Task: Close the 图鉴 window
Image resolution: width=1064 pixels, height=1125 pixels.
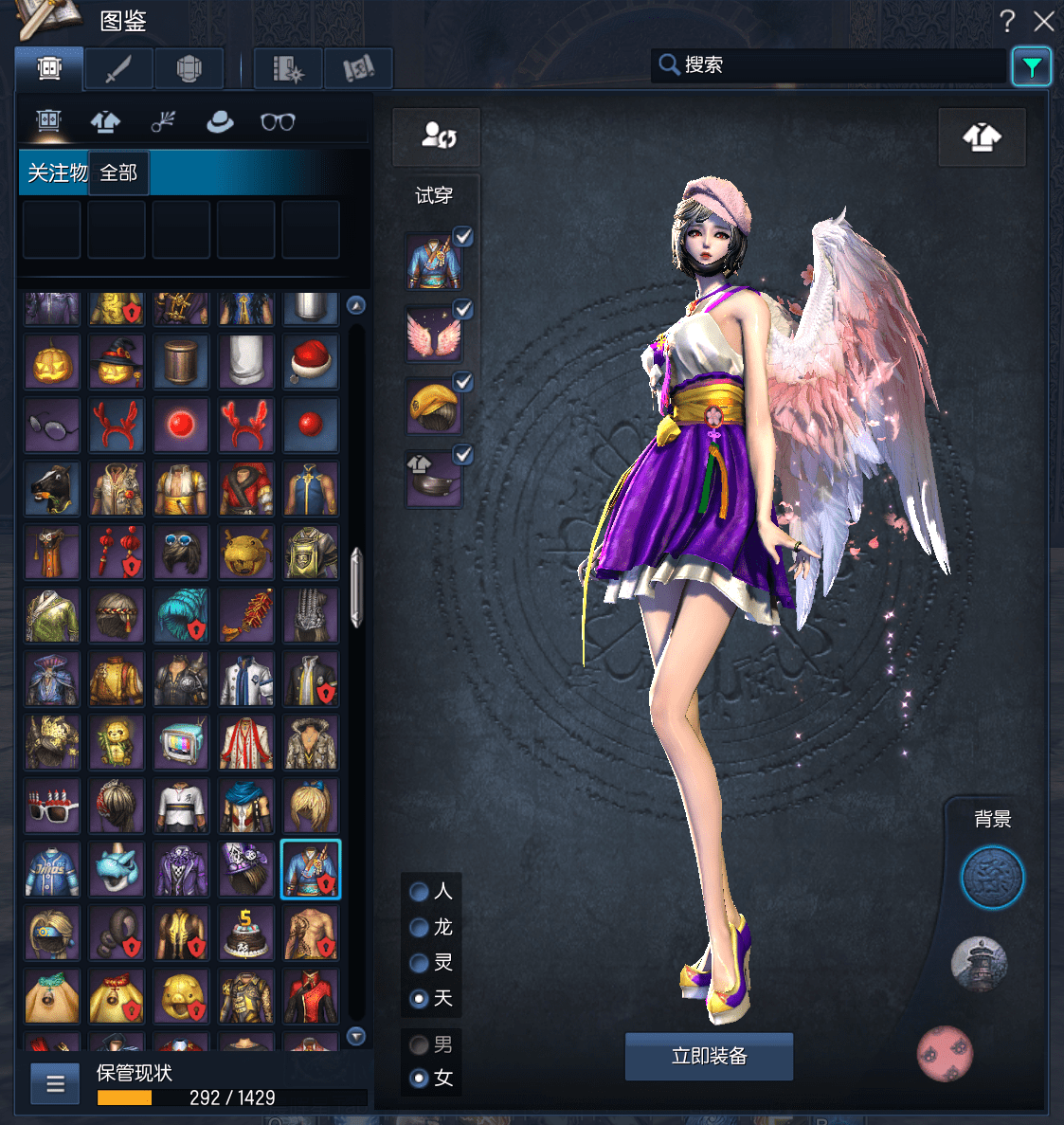Action: pos(1044,21)
